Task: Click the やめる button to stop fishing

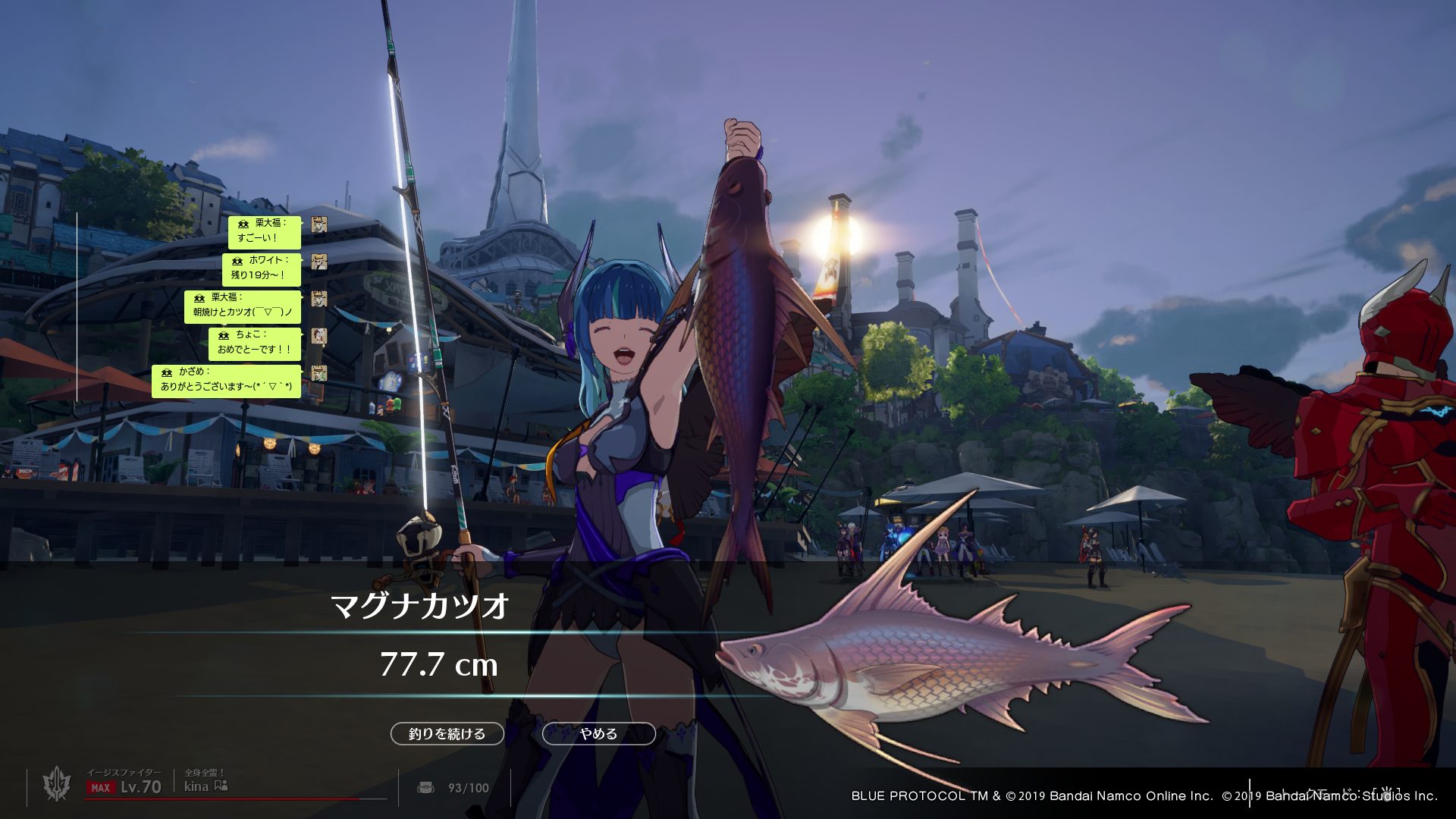Action: pyautogui.click(x=598, y=733)
